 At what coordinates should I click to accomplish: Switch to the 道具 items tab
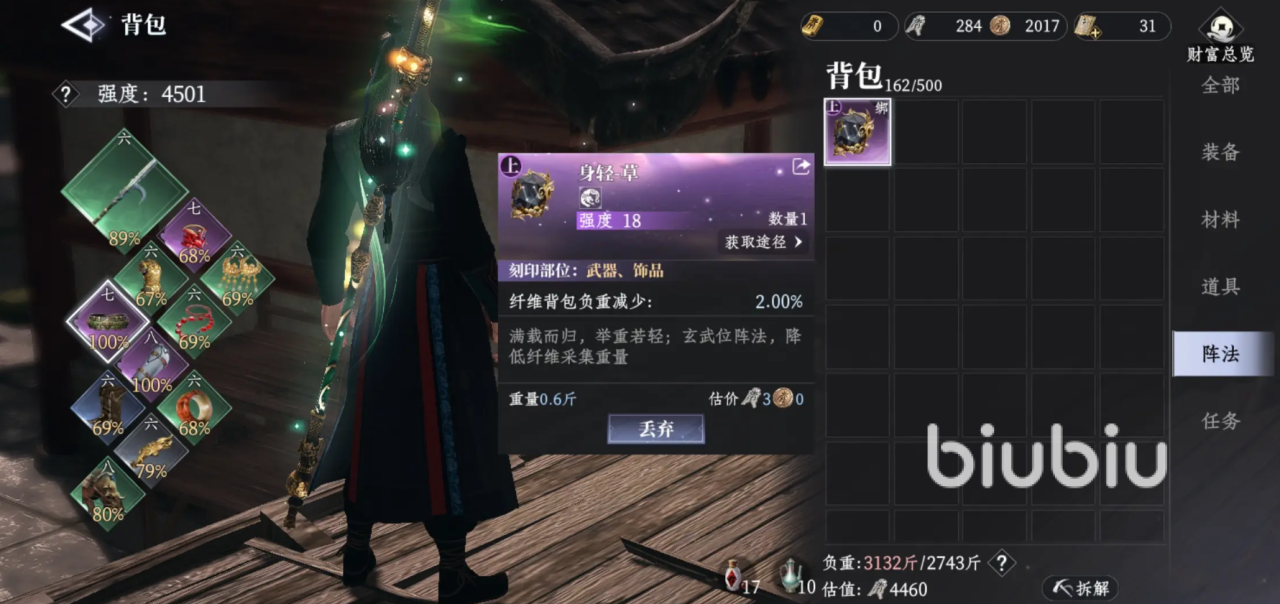click(1220, 286)
